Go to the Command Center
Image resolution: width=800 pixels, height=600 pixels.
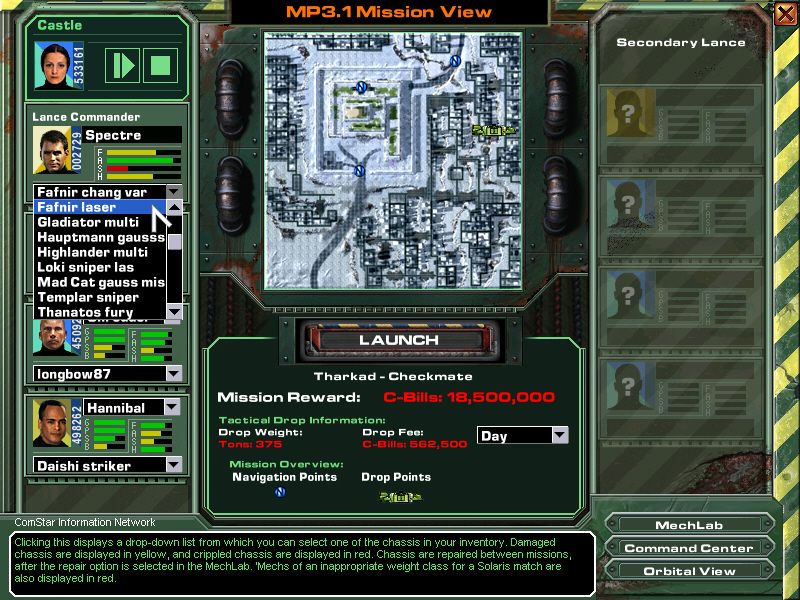[689, 548]
